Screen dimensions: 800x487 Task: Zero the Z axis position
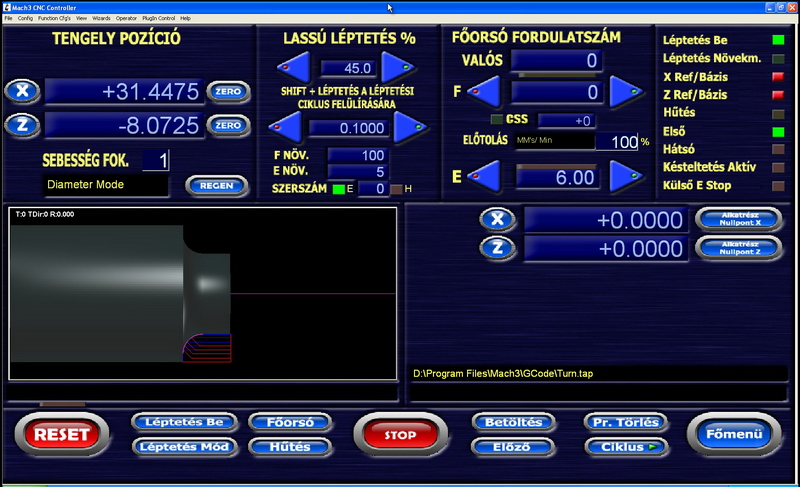[228, 126]
